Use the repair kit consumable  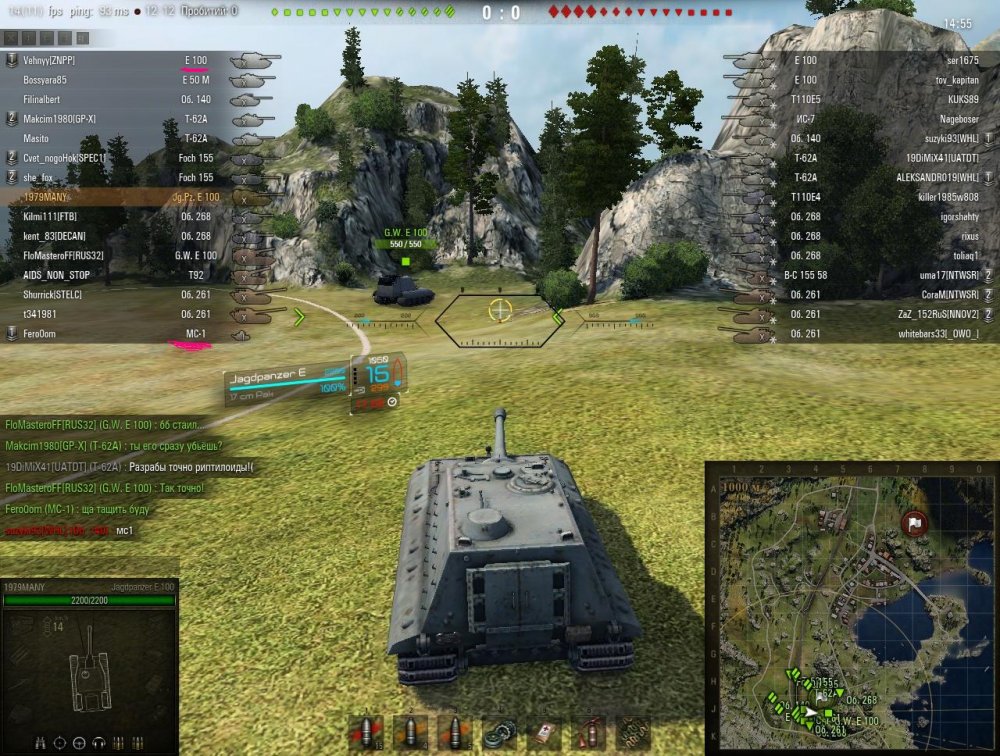tap(499, 732)
